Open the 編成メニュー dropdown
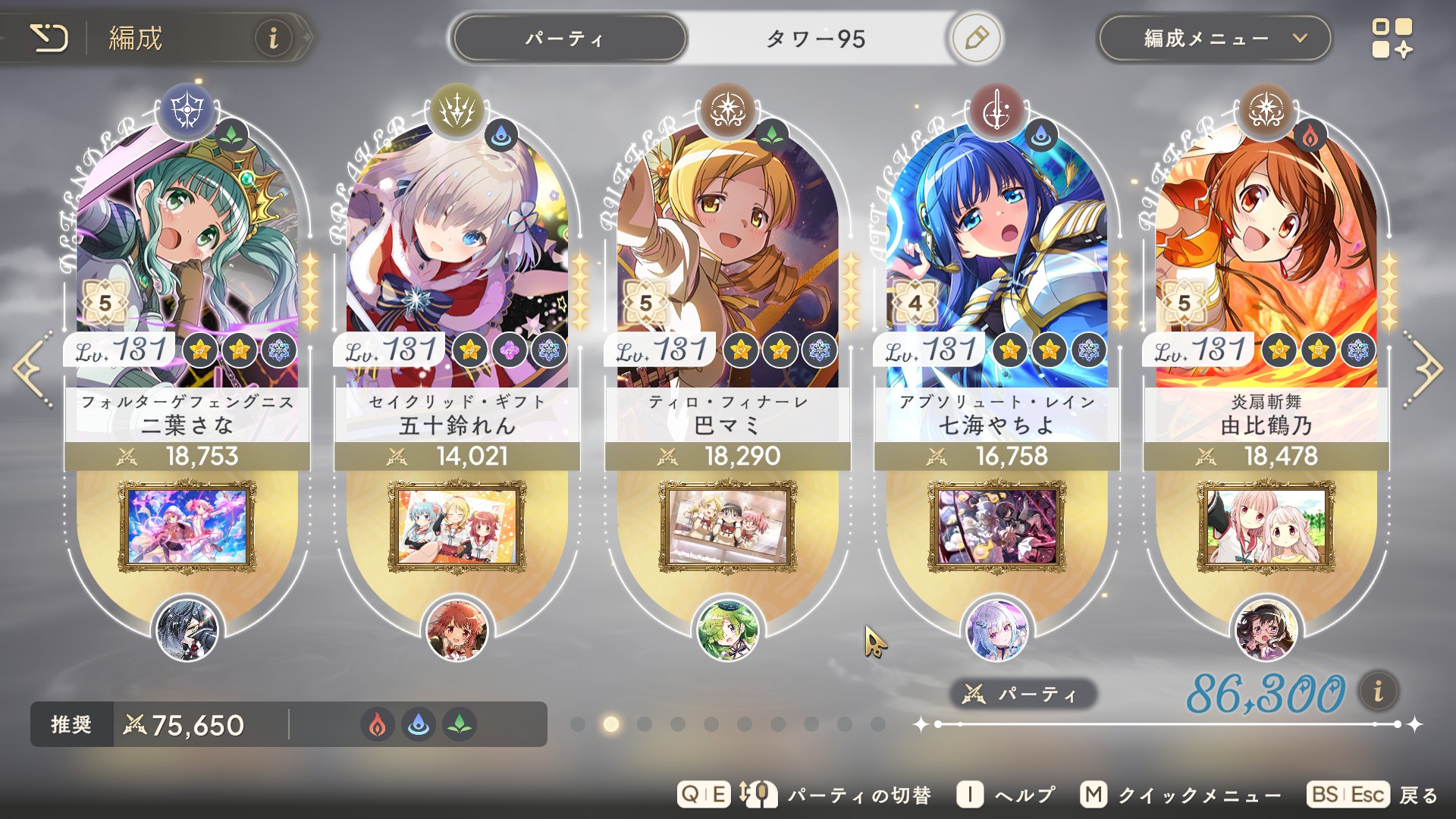 click(1214, 39)
